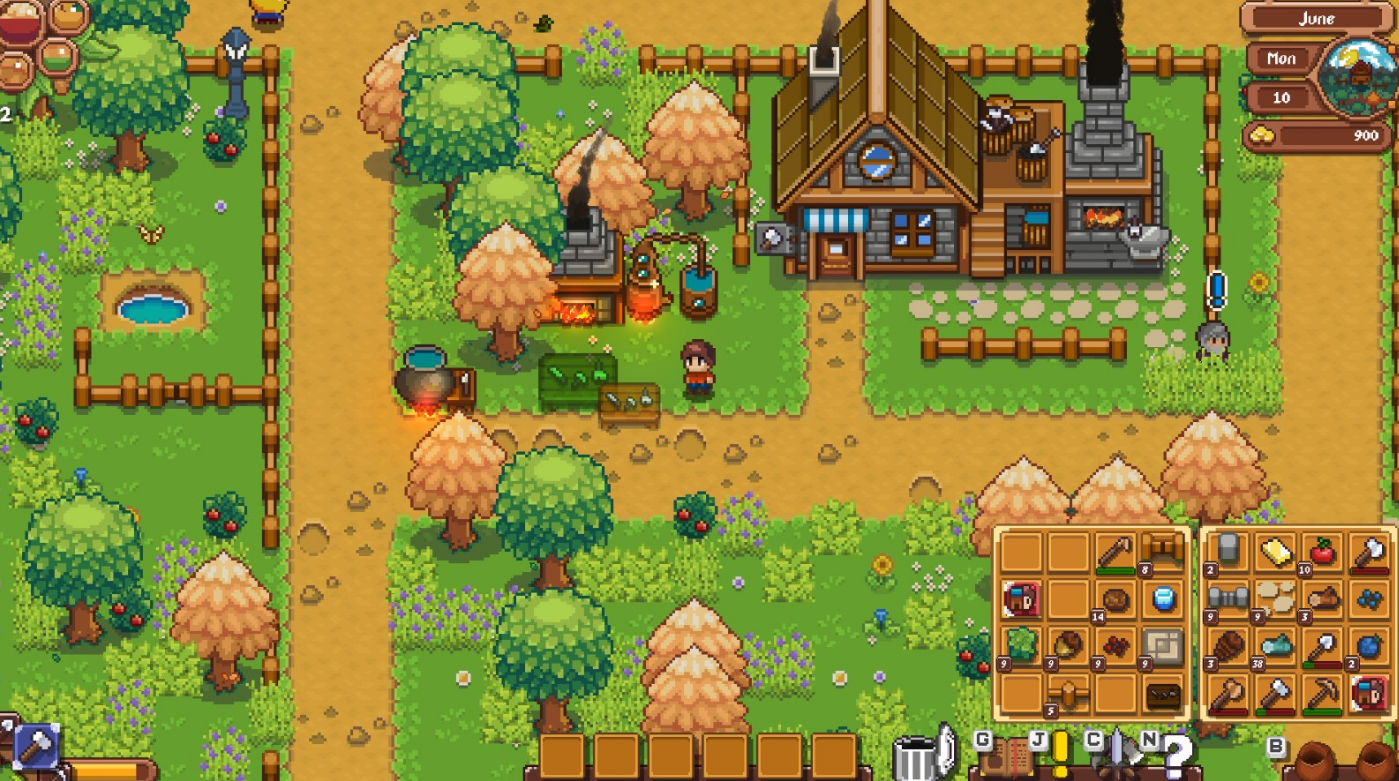Screen dimensions: 1399x781
Task: Select the wooden fence stack of 8
Action: click(x=1164, y=552)
